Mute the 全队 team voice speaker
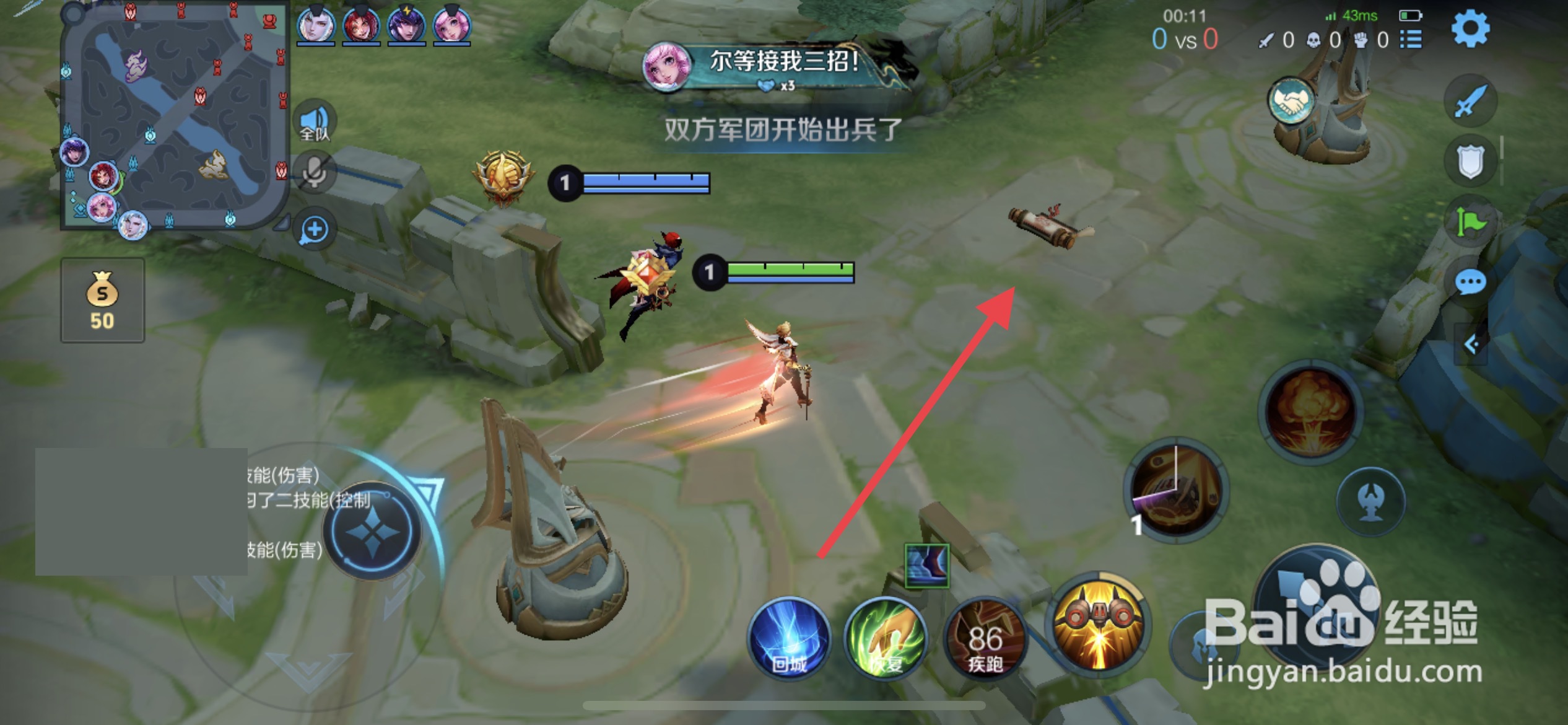Image resolution: width=1568 pixels, height=725 pixels. pos(316,118)
